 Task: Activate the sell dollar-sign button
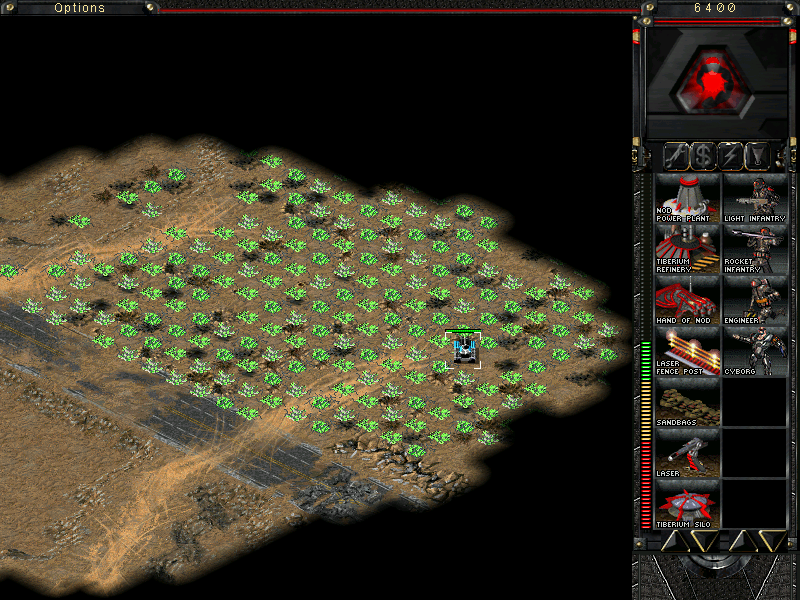[704, 155]
